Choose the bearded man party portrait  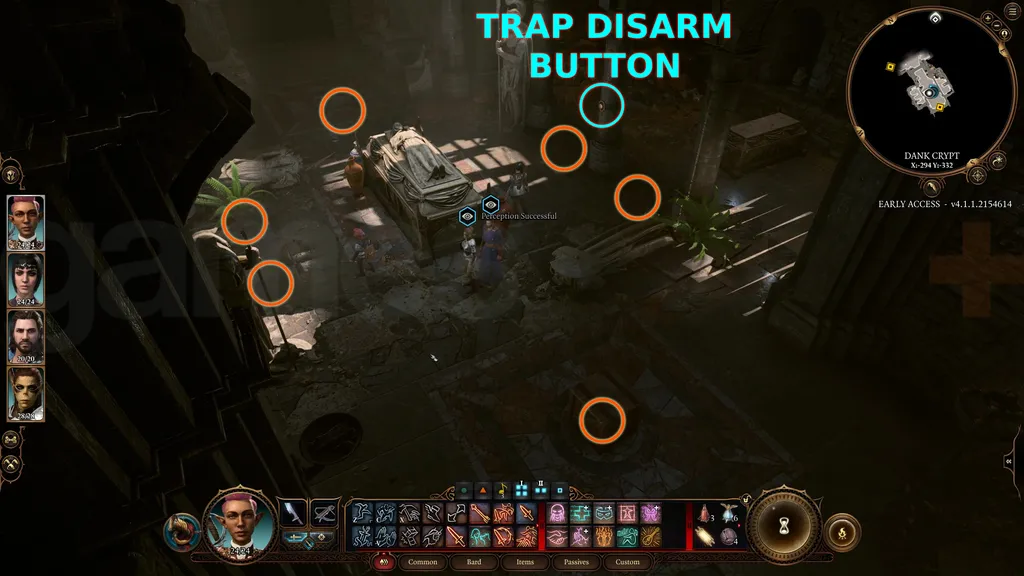tap(26, 335)
